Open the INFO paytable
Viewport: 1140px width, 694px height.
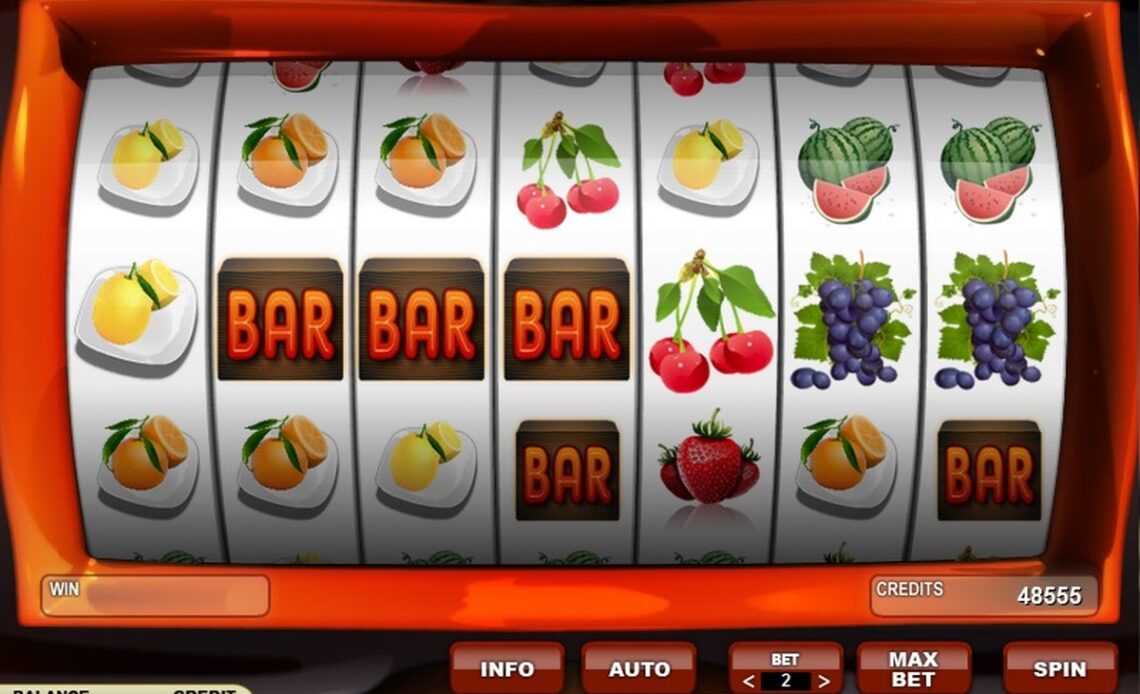(507, 669)
